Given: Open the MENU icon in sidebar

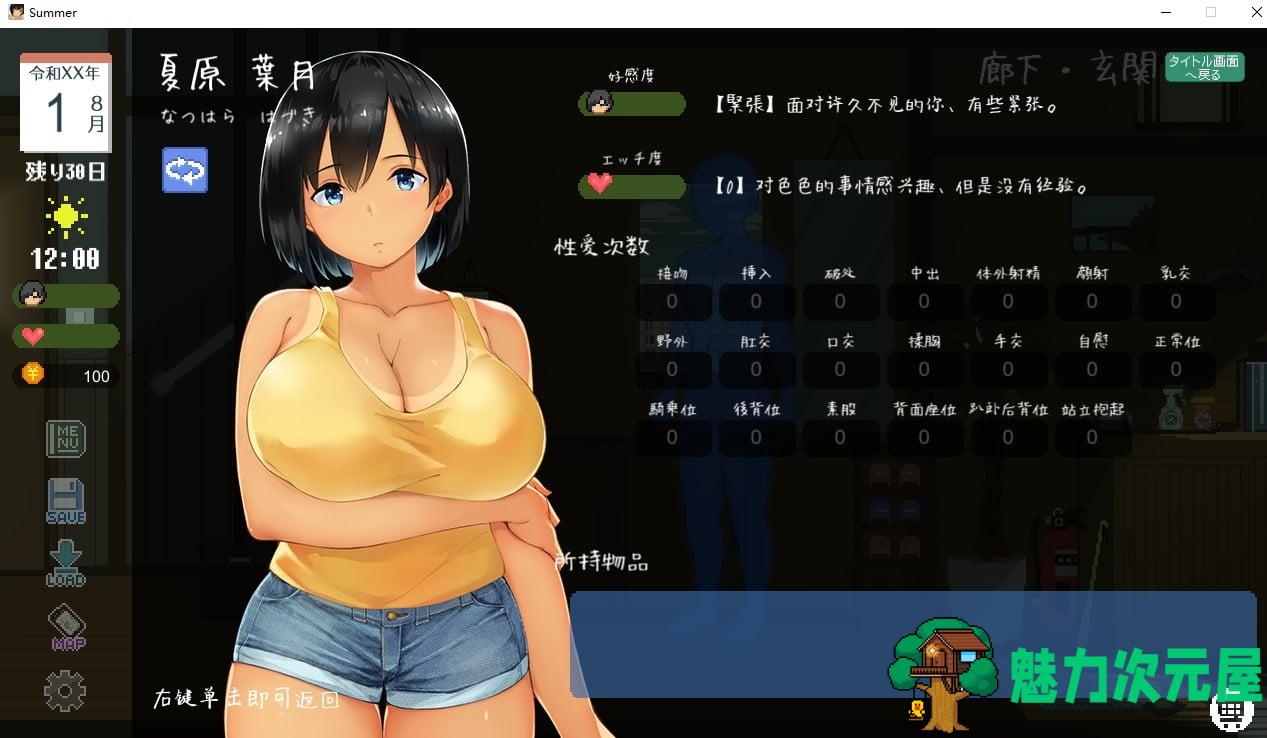Looking at the screenshot, I should coord(66,438).
